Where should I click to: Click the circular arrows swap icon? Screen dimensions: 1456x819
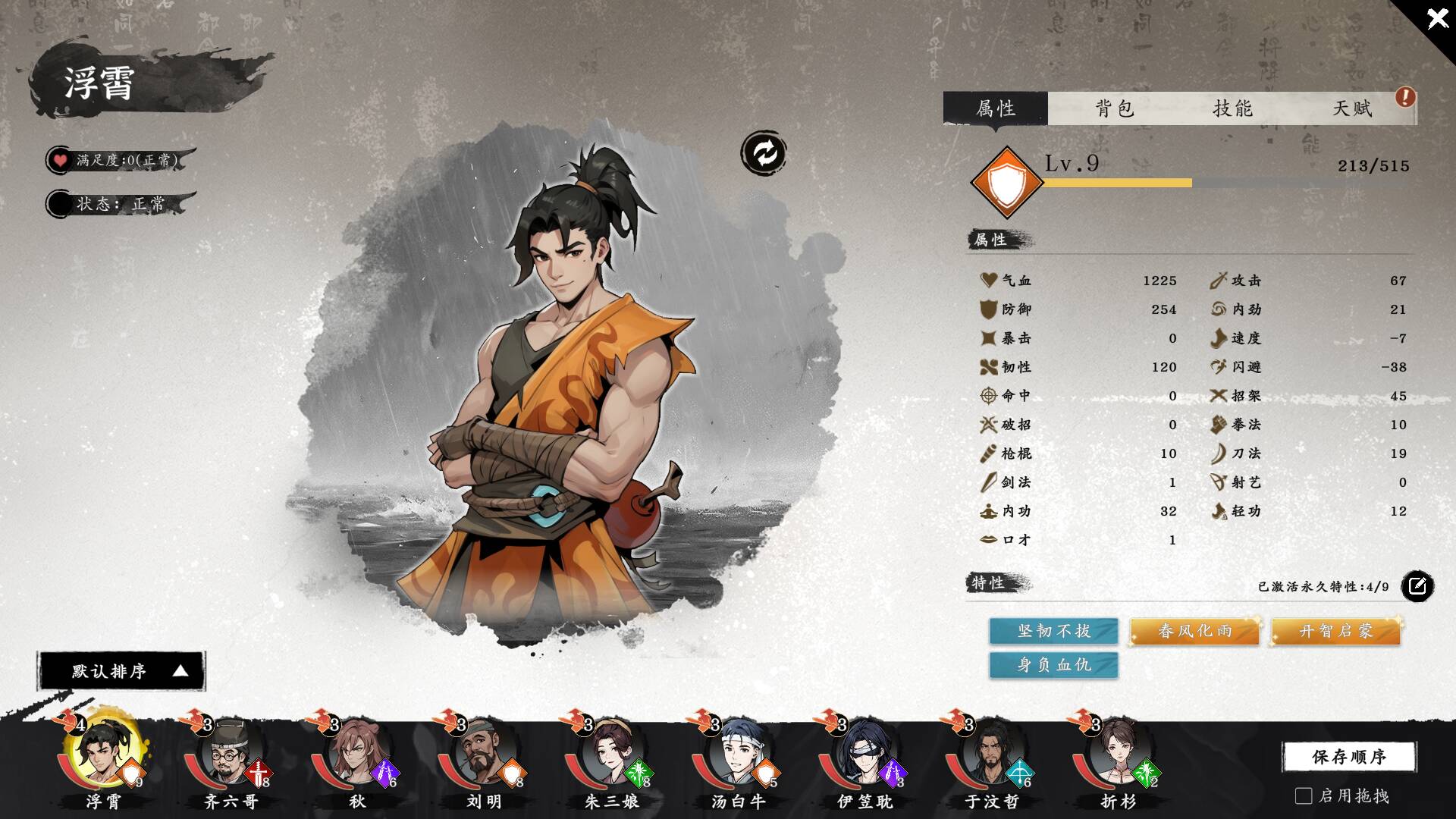[763, 153]
